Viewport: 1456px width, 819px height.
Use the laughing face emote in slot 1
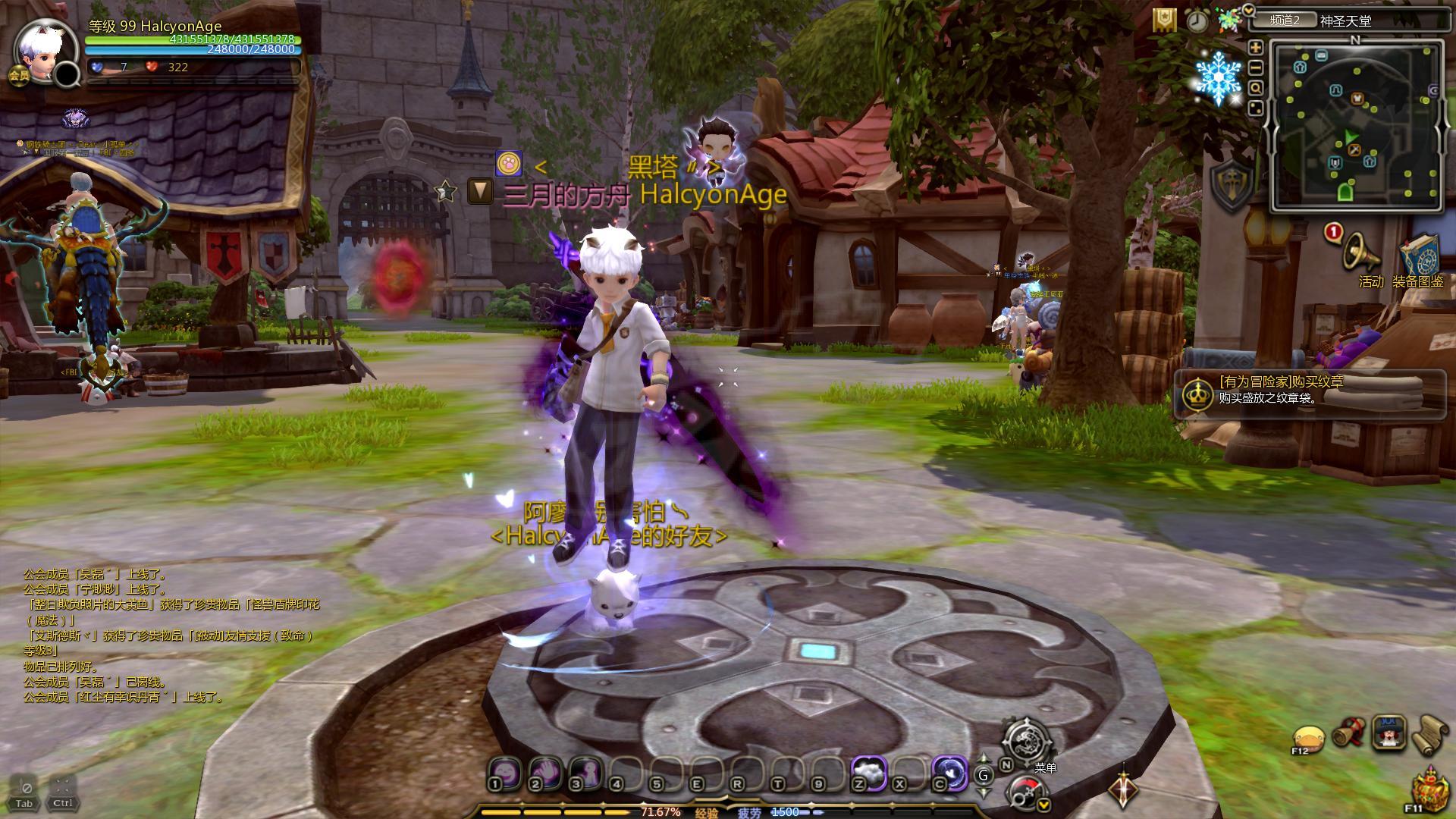pos(503,772)
